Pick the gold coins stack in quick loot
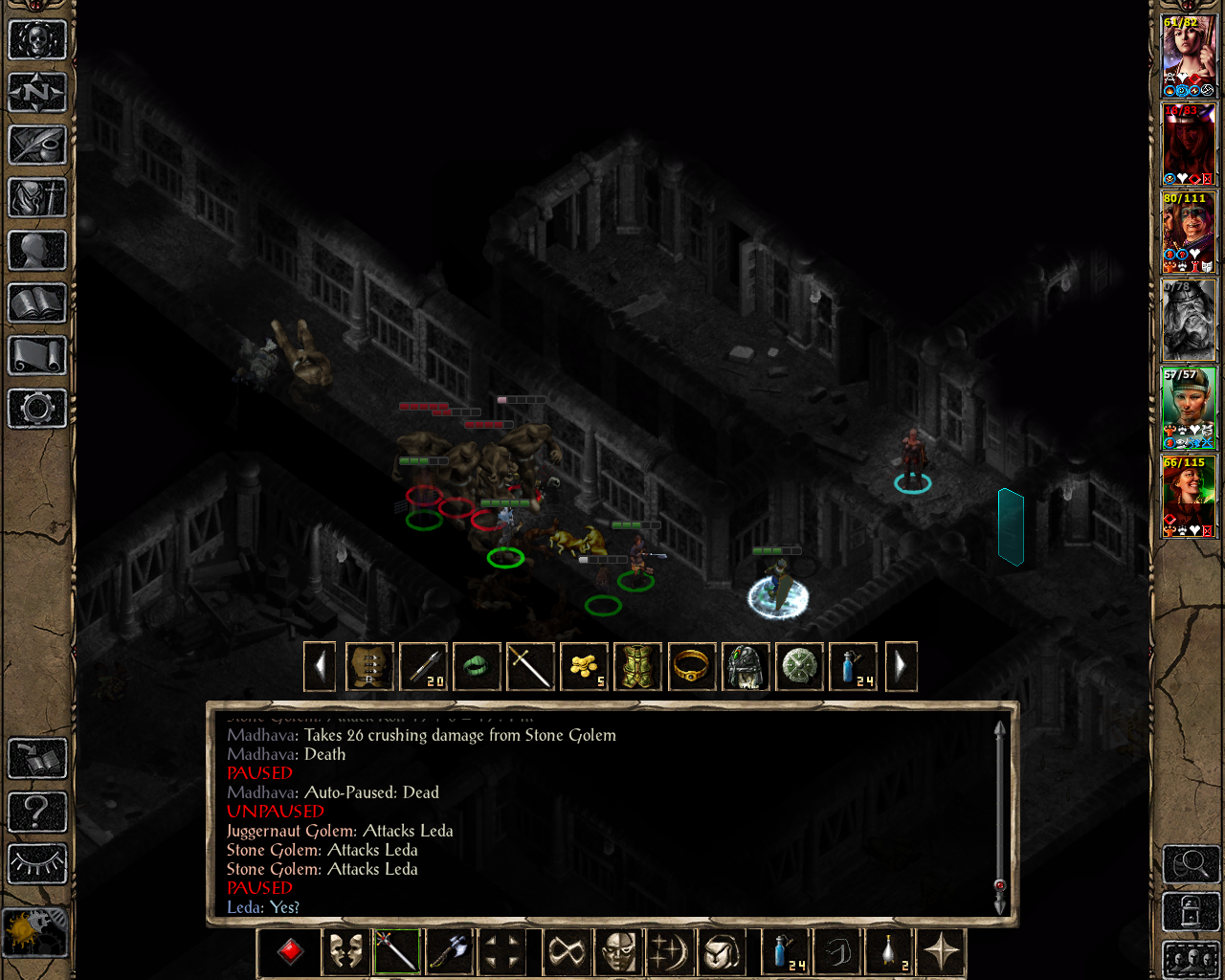The image size is (1225, 980). click(x=584, y=666)
